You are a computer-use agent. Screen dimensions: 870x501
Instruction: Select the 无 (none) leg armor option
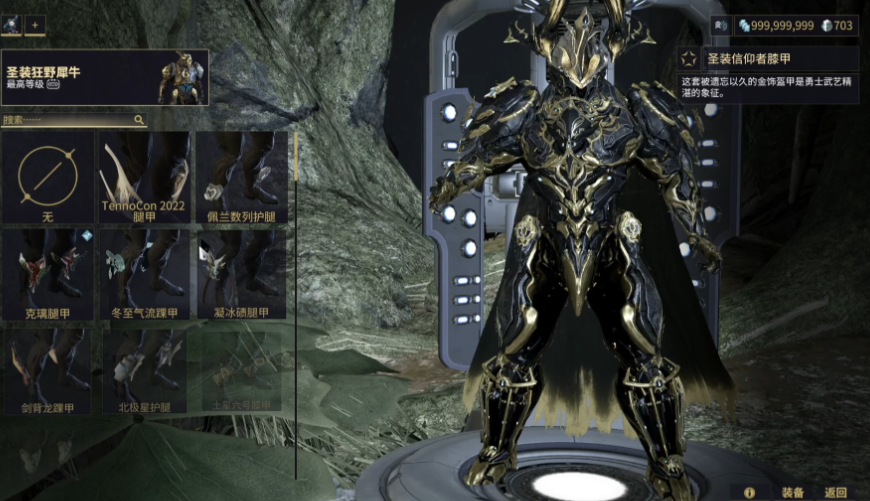48,178
